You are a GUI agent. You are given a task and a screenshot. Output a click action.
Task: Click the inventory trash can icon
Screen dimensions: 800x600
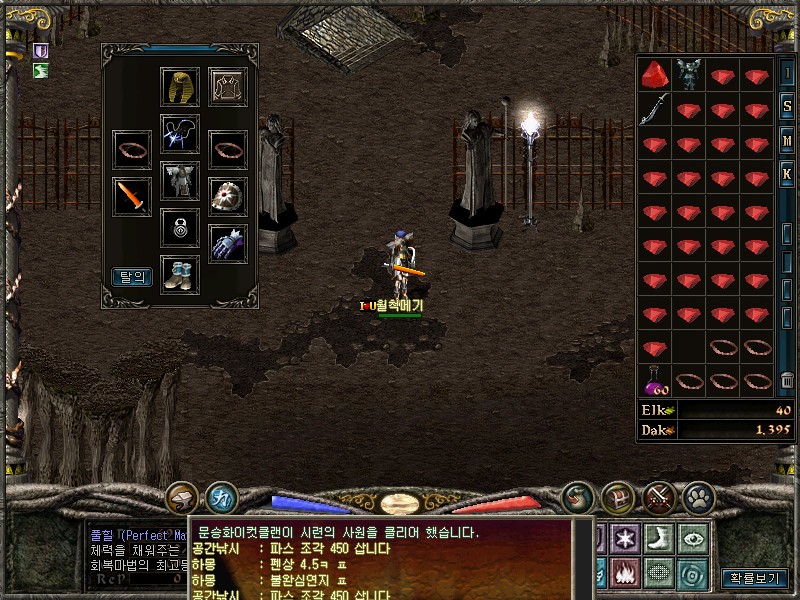point(788,380)
